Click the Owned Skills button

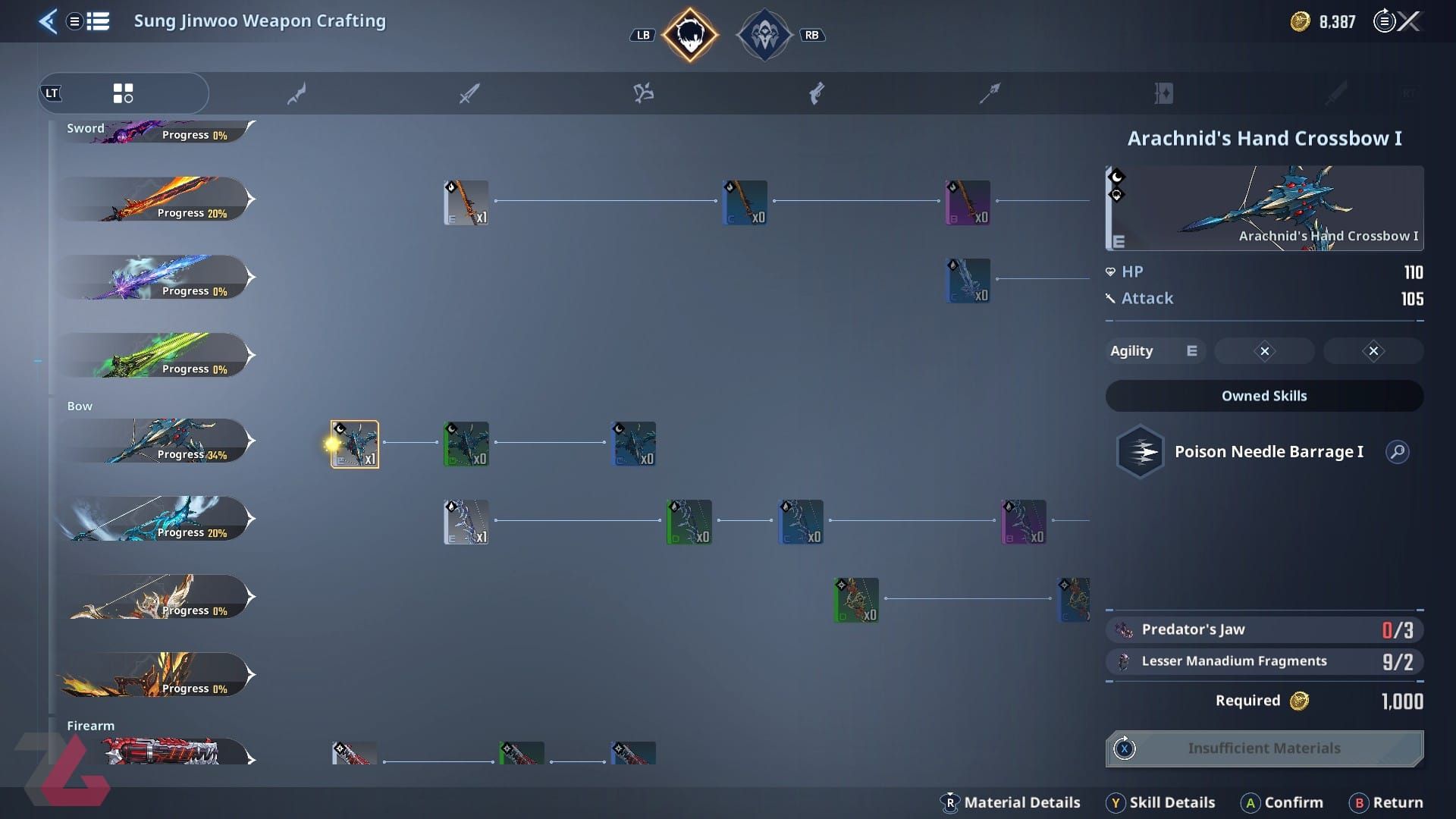click(1263, 395)
